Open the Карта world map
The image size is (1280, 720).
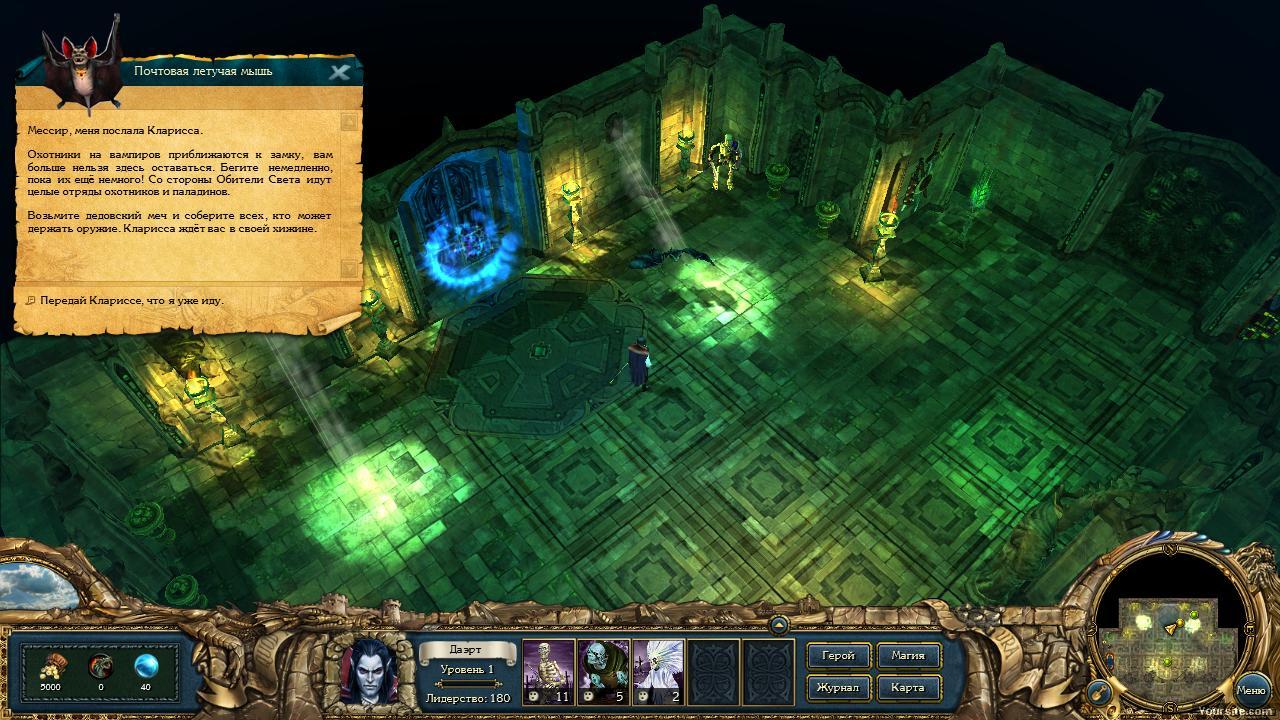click(x=908, y=688)
